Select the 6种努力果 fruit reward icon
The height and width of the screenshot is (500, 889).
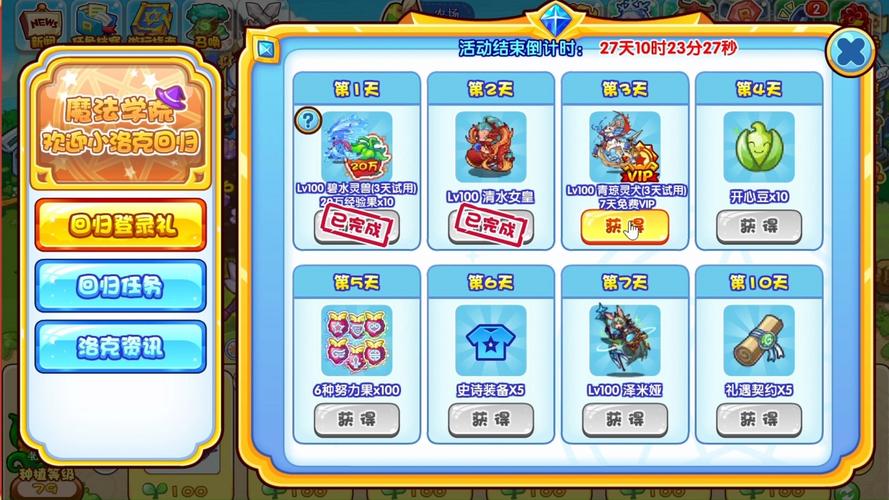click(356, 340)
